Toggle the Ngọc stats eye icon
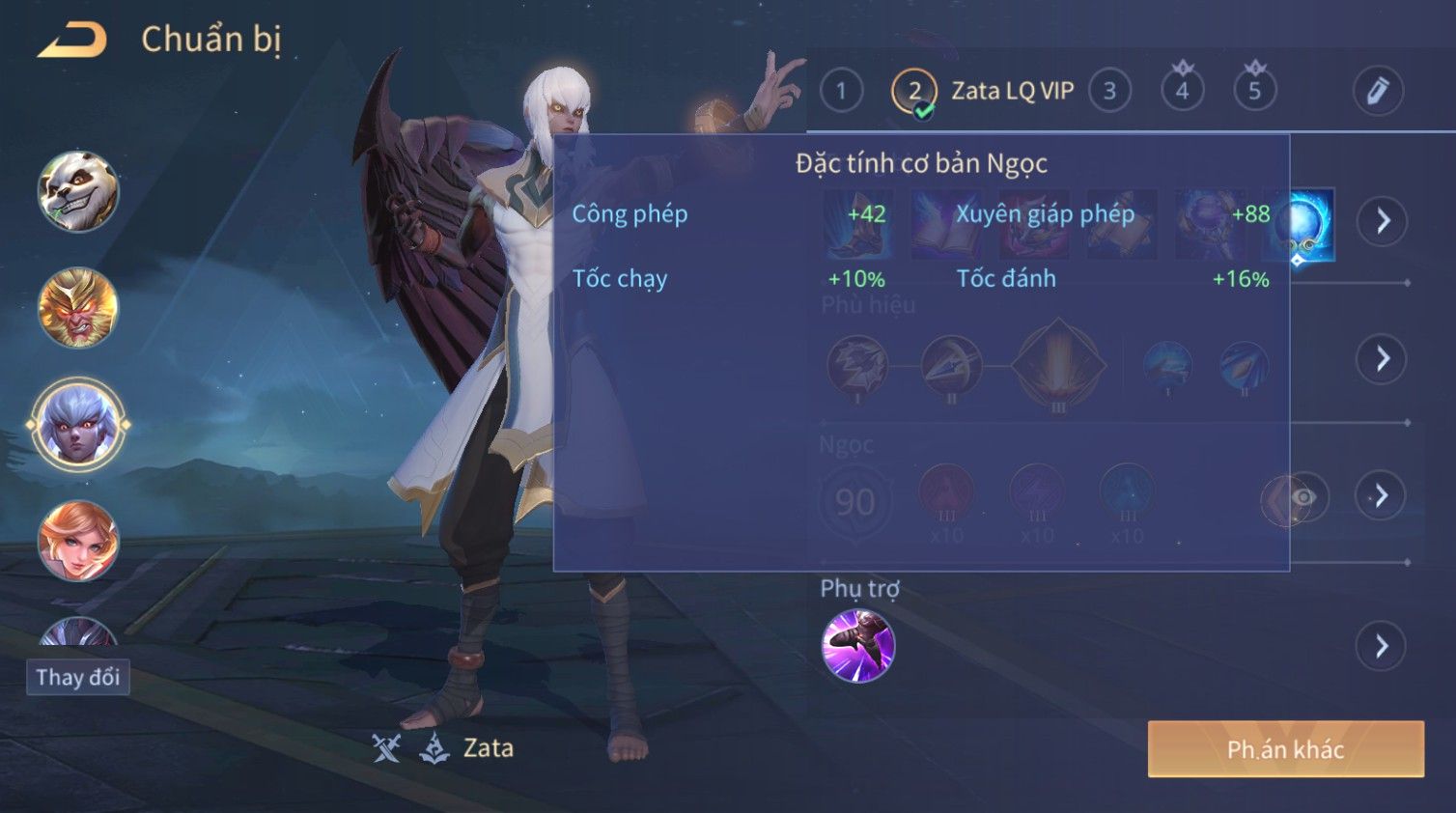The height and width of the screenshot is (813, 1456). click(1303, 497)
